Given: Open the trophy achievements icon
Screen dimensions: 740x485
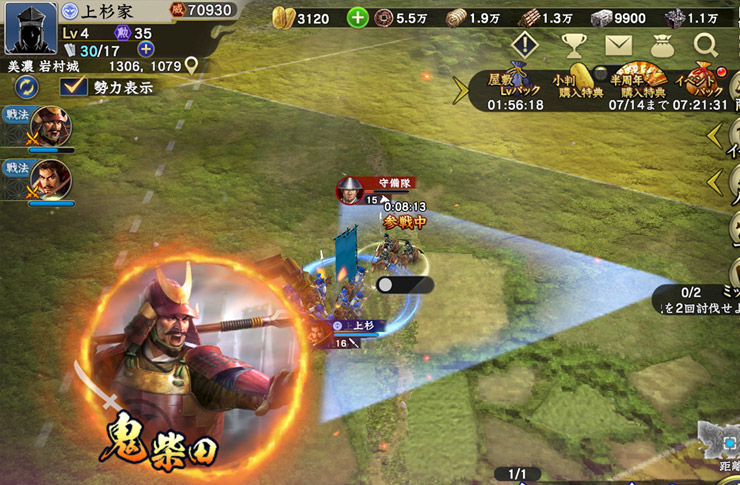Looking at the screenshot, I should (x=573, y=45).
